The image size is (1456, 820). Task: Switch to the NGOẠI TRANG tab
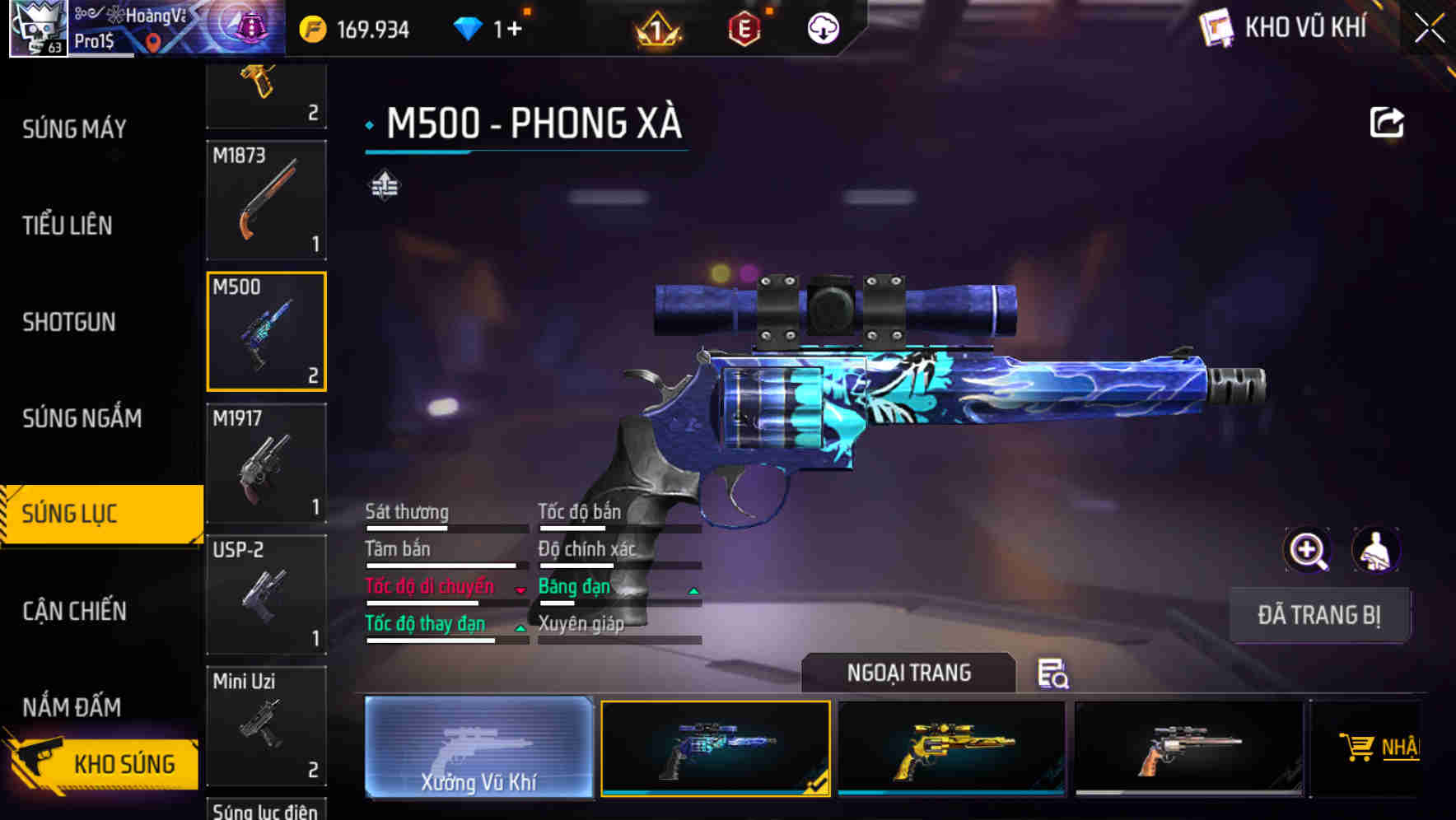[908, 673]
